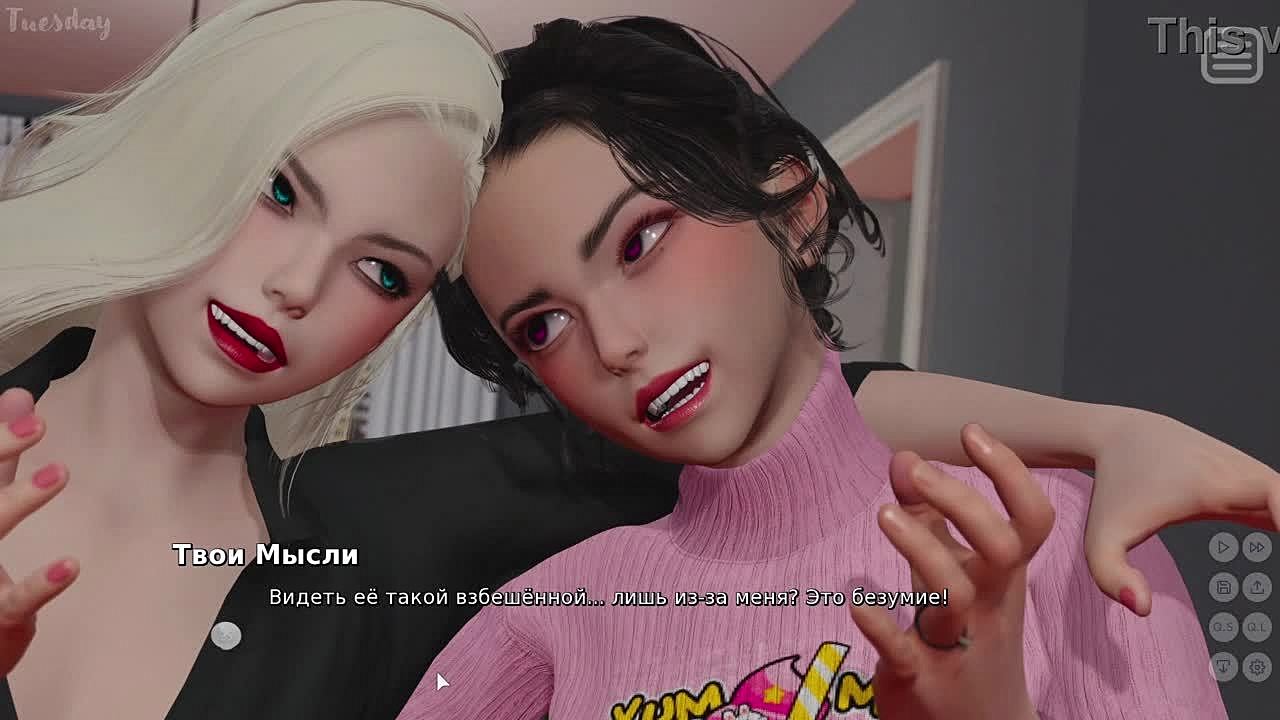
Task: Open the load game upload-arrow icon
Action: (1257, 587)
